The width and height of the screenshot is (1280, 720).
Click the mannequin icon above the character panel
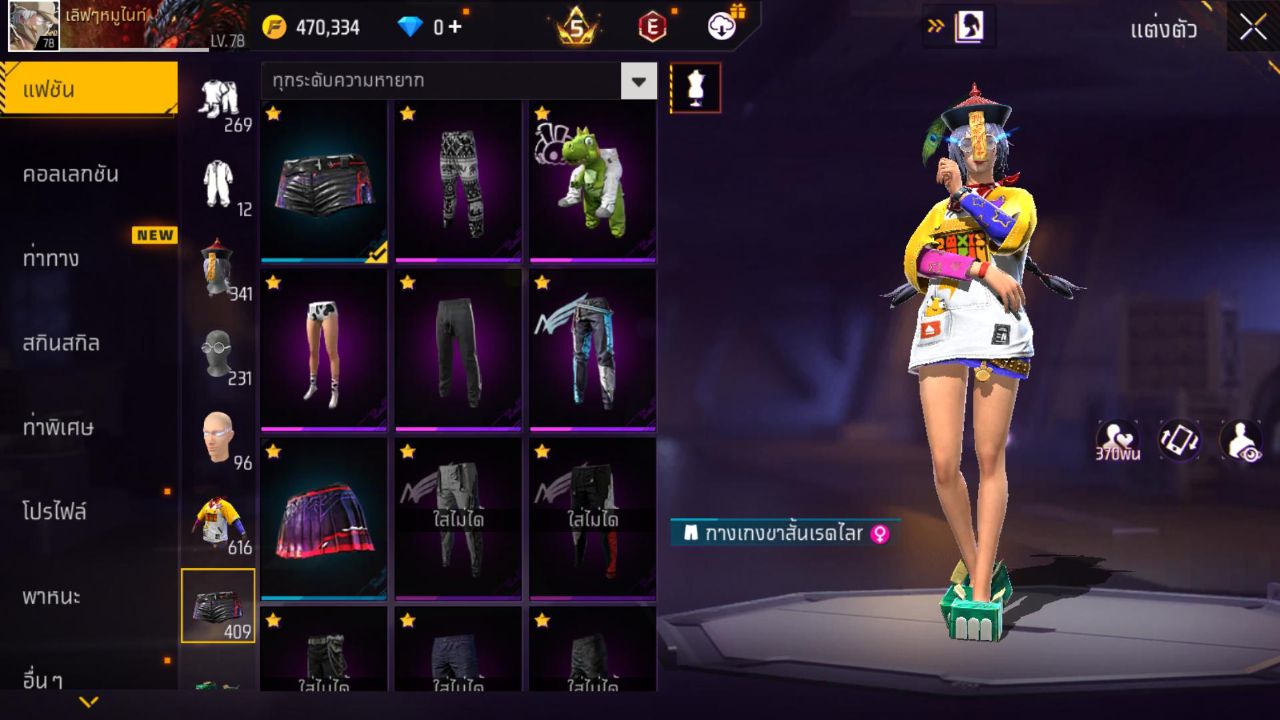point(695,86)
